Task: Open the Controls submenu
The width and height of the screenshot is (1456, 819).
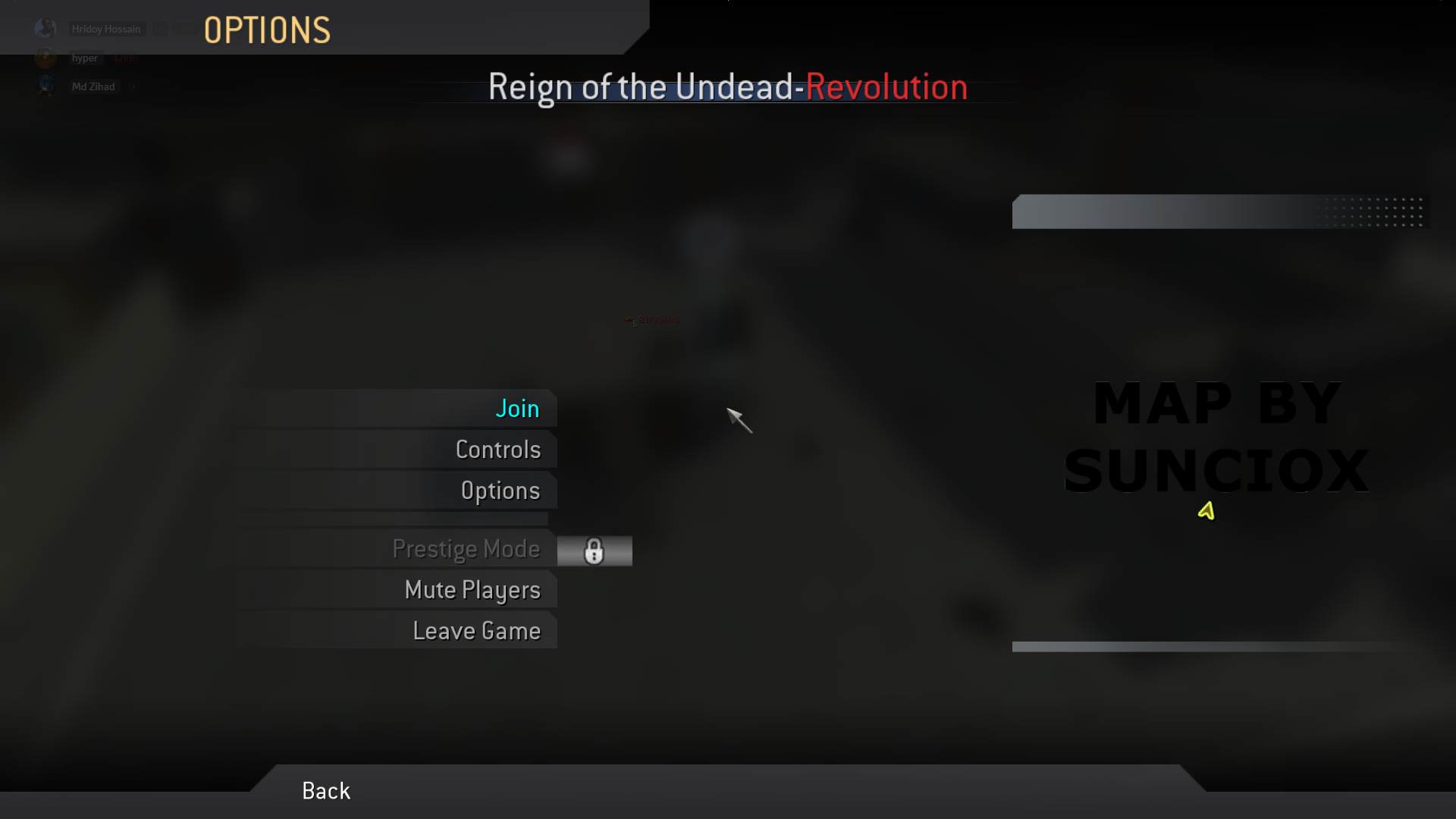Action: [498, 449]
